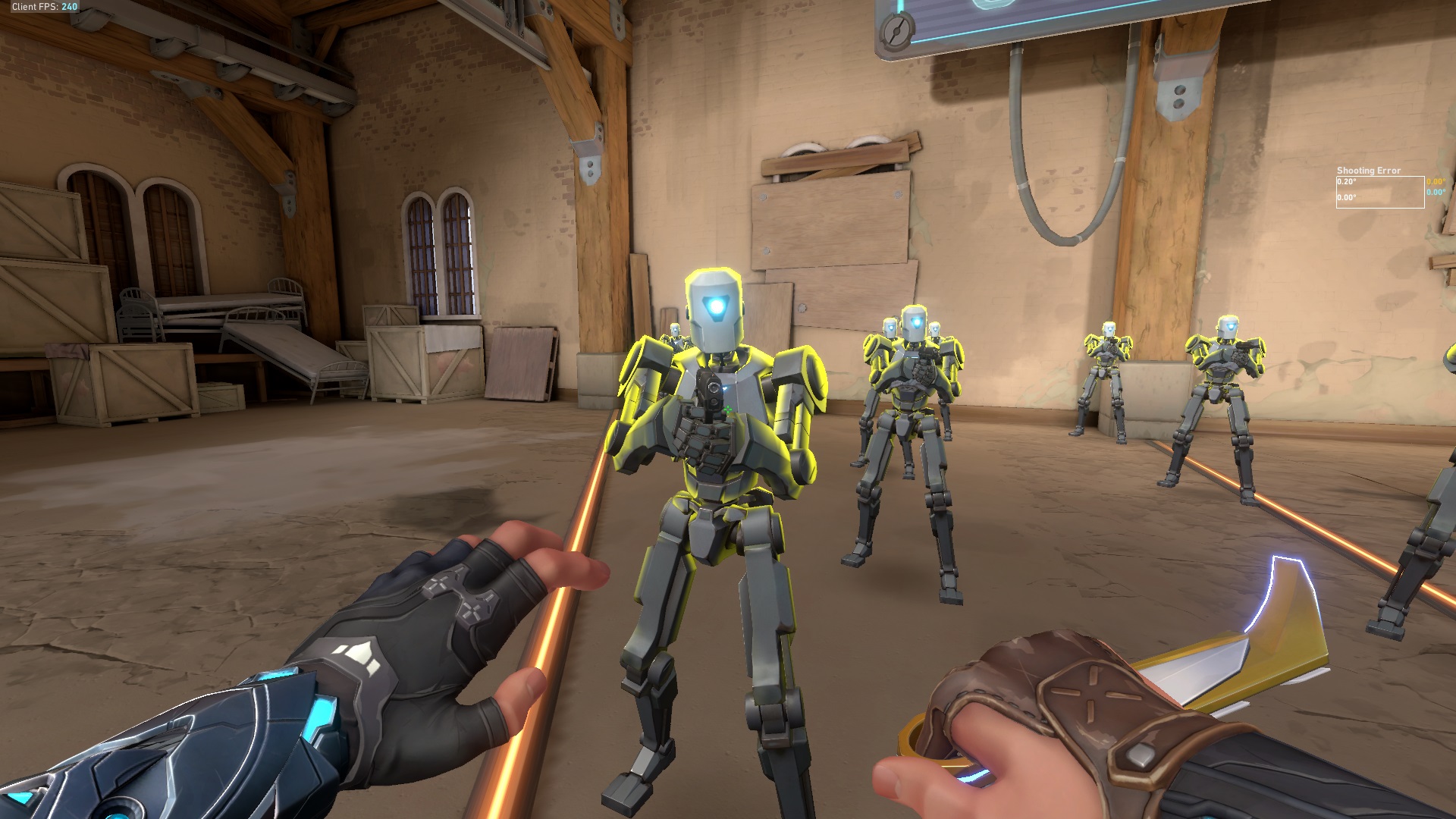
Task: Click the yellow 0.20° shooting error value
Action: pyautogui.click(x=1346, y=181)
